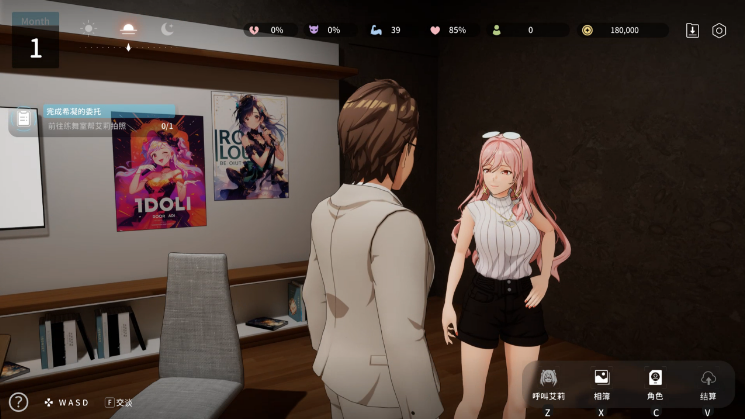Click the save download icon
Screen dimensions: 745x419
pyautogui.click(x=692, y=30)
